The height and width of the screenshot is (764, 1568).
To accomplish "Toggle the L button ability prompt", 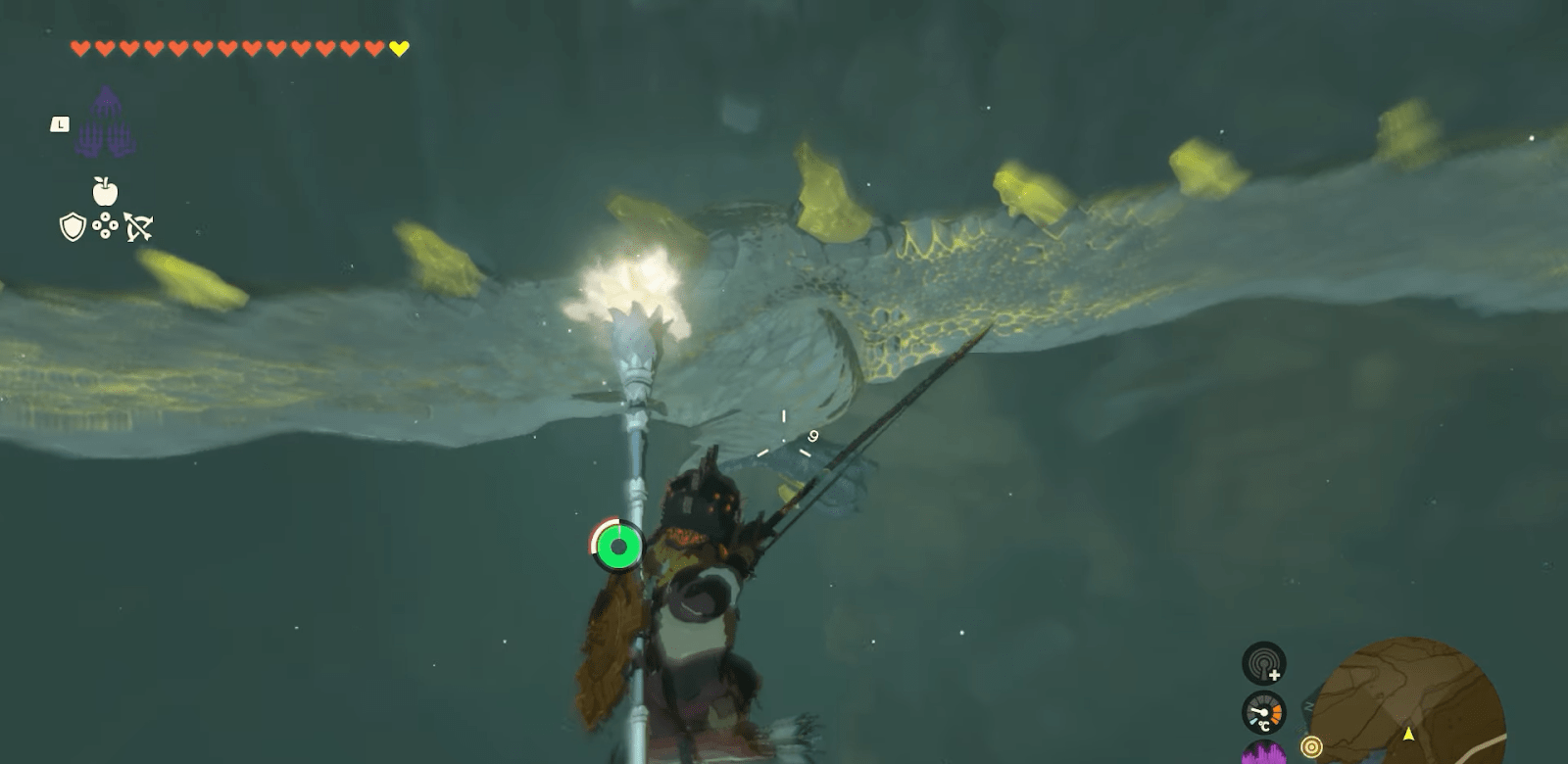I will [60, 123].
